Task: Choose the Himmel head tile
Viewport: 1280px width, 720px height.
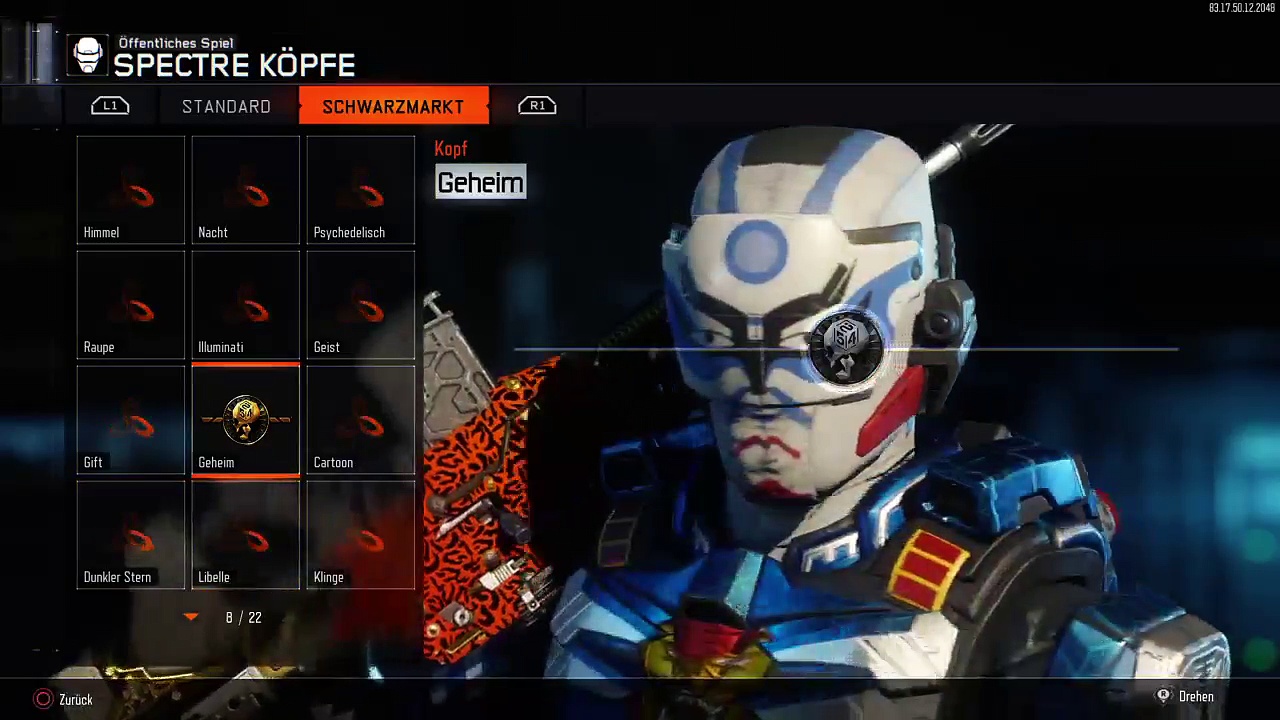Action: click(131, 190)
